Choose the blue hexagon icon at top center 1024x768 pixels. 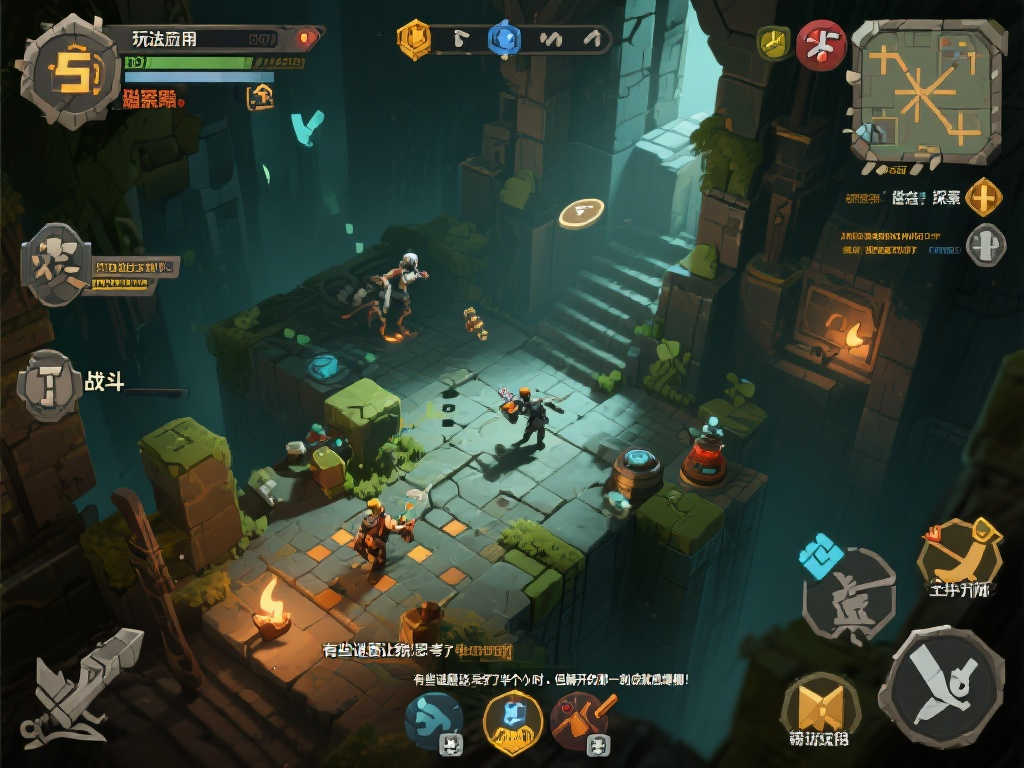(504, 39)
